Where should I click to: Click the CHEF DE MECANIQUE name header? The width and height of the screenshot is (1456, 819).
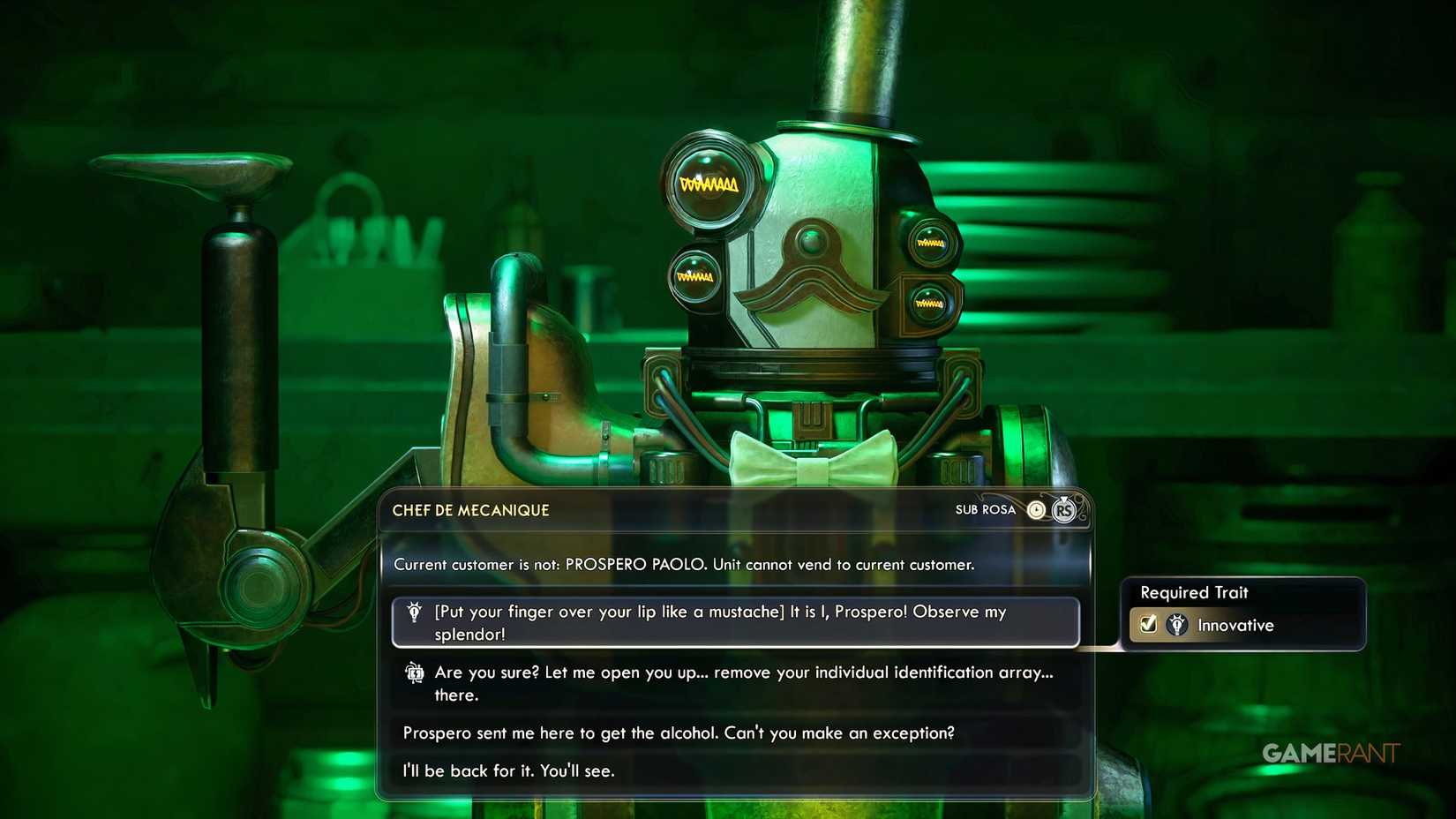[x=470, y=510]
